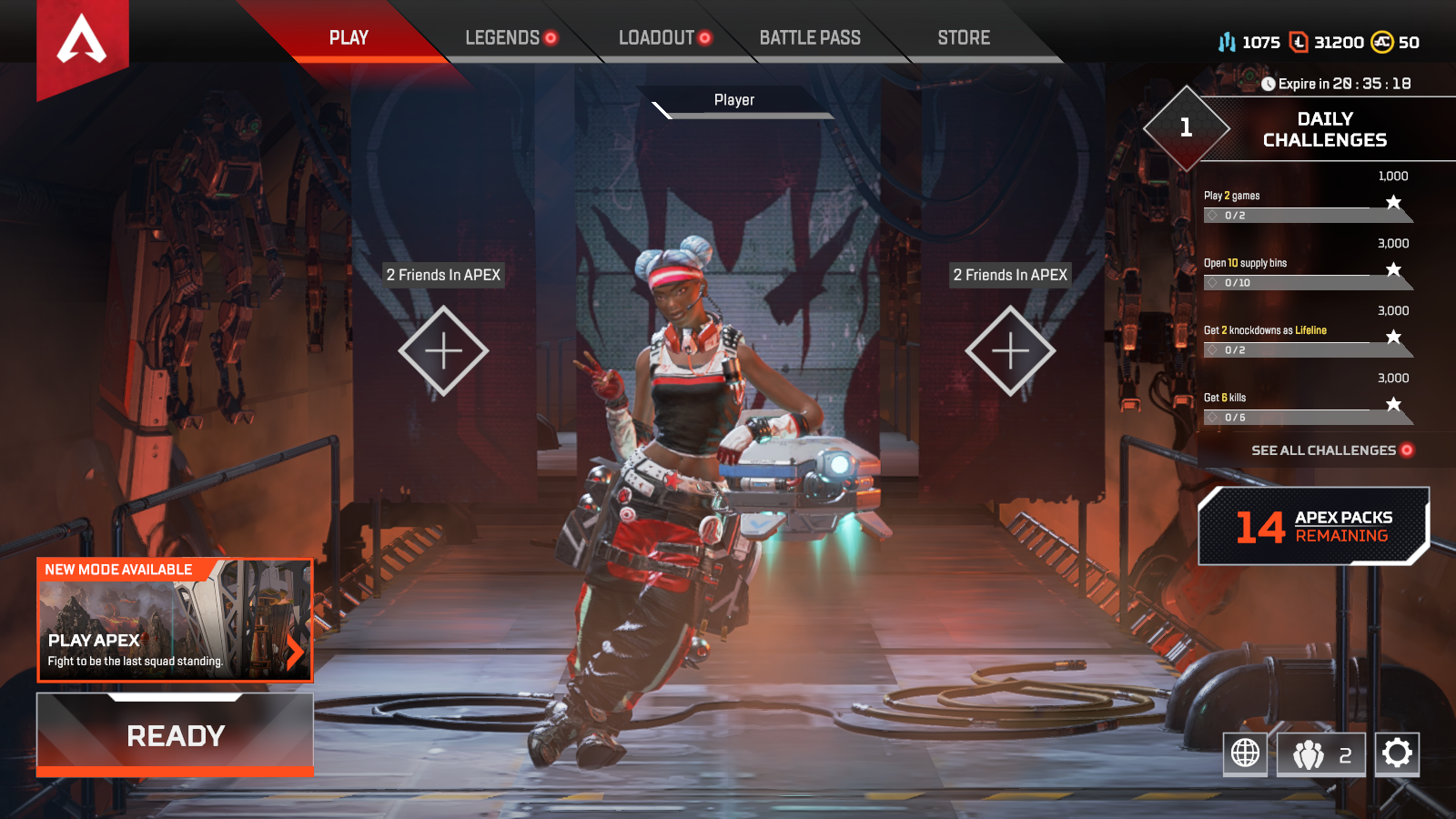This screenshot has height=819, width=1456.
Task: Select the Play tab
Action: (x=349, y=38)
